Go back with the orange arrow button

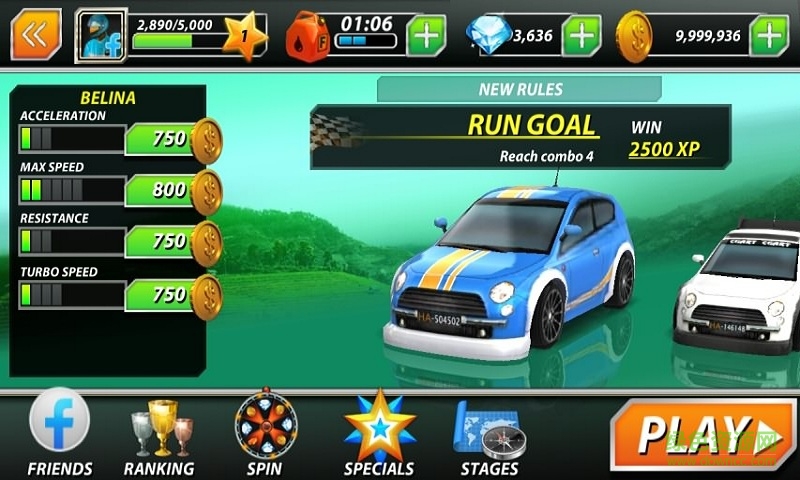click(36, 34)
